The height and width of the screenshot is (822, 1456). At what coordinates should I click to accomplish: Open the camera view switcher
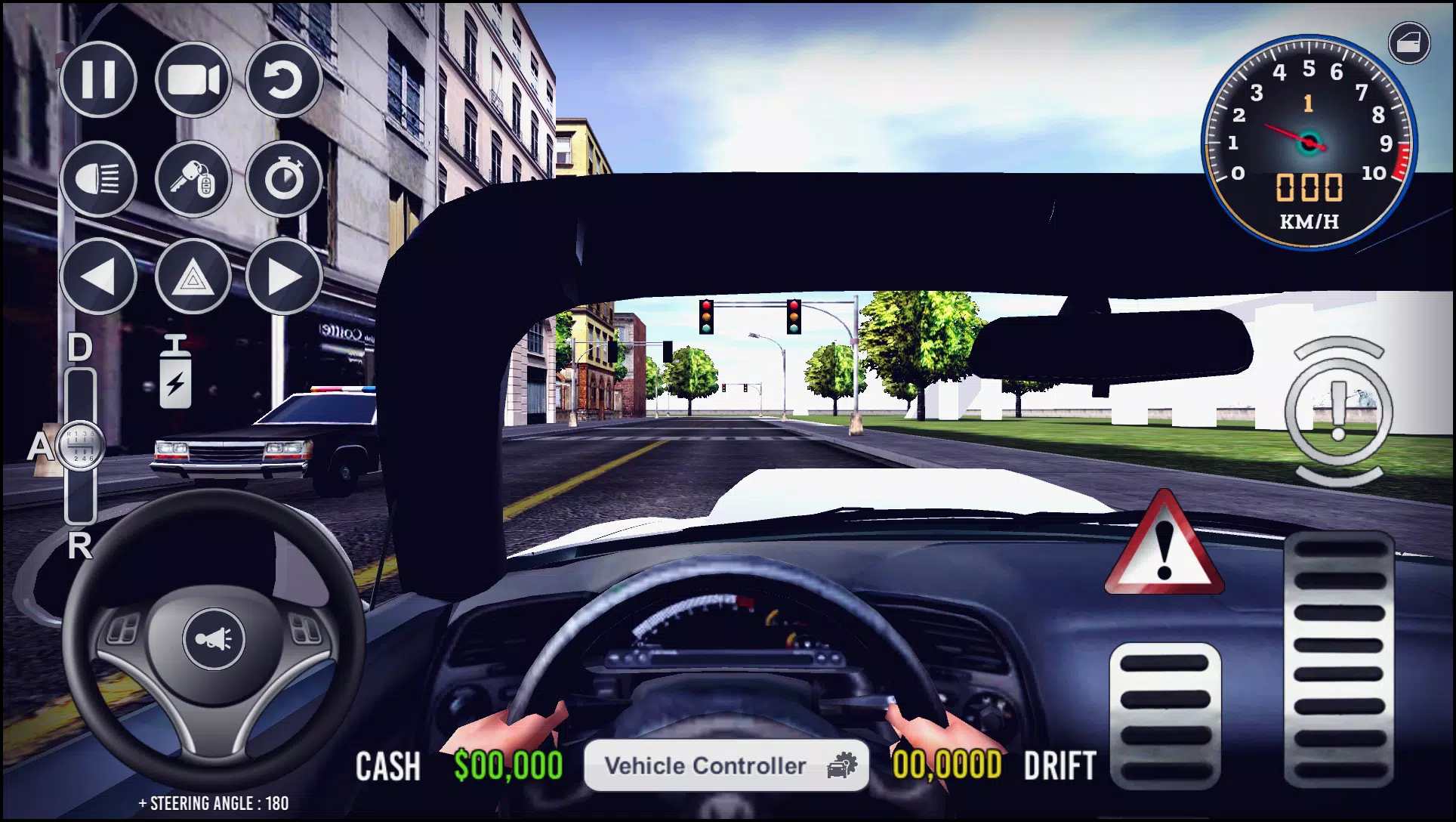tap(193, 79)
